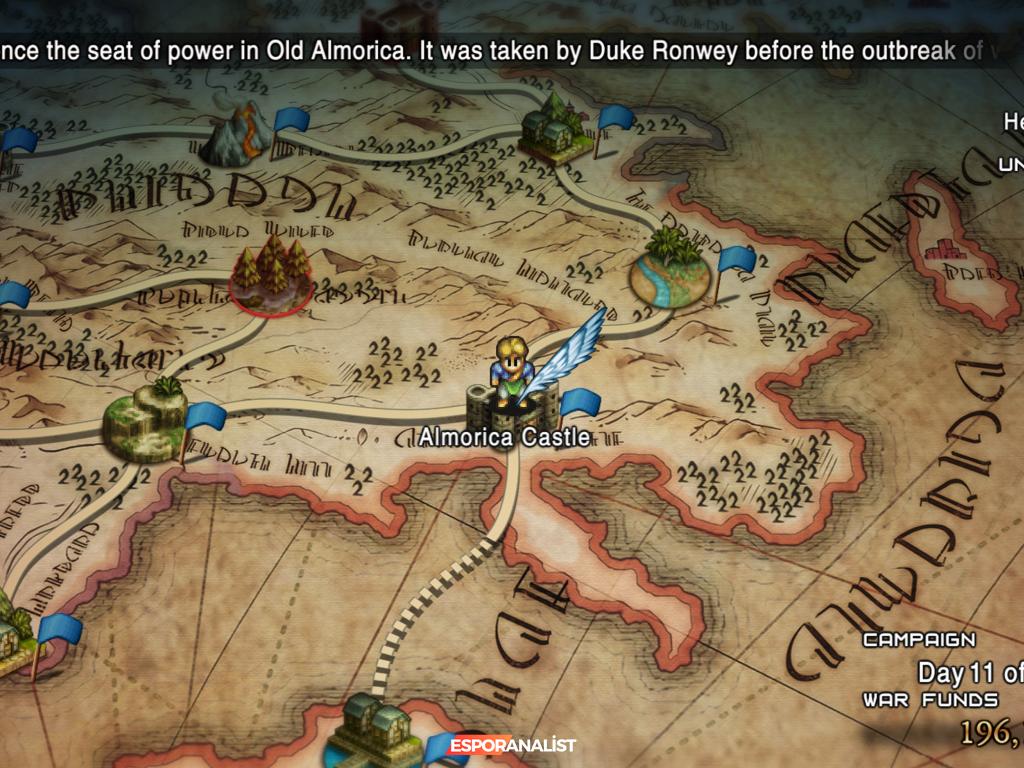Choose the rocky cliff location node
The image size is (1024, 768).
click(145, 418)
